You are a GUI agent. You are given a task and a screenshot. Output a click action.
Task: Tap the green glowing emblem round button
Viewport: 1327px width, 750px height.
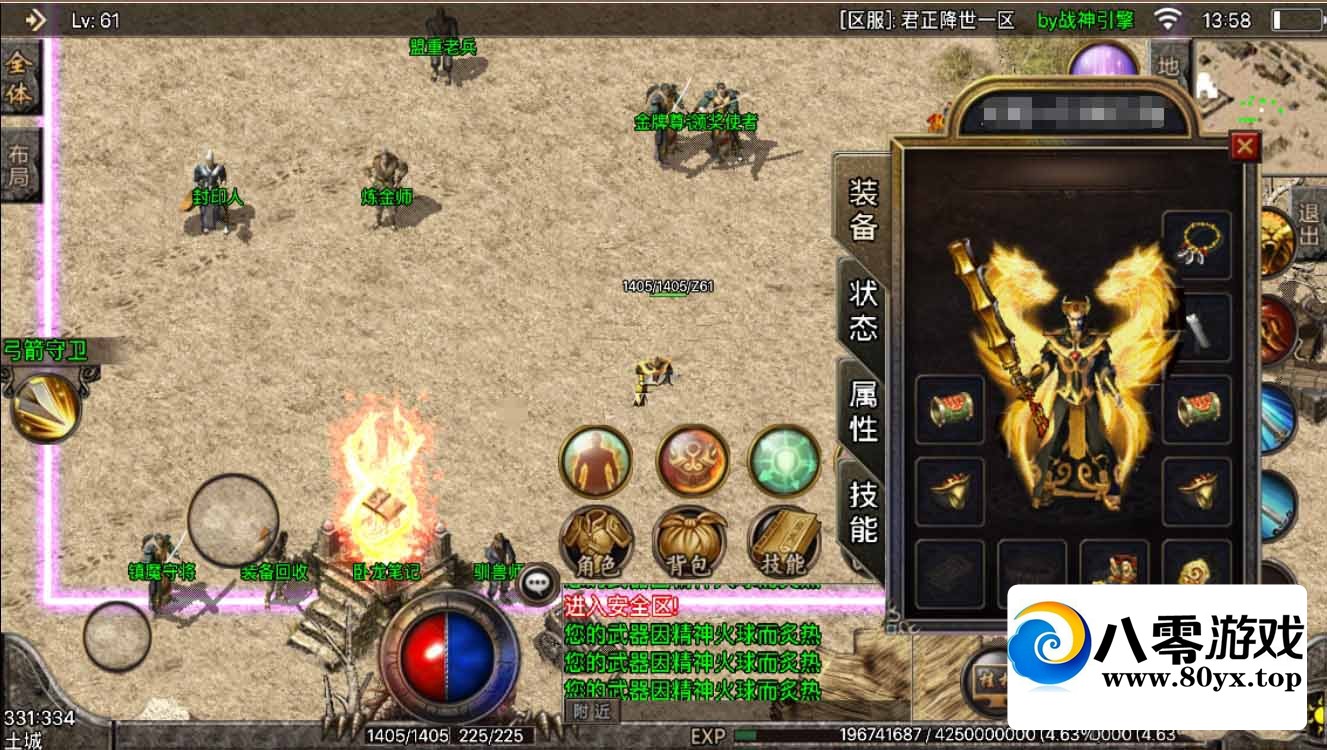pyautogui.click(x=784, y=460)
